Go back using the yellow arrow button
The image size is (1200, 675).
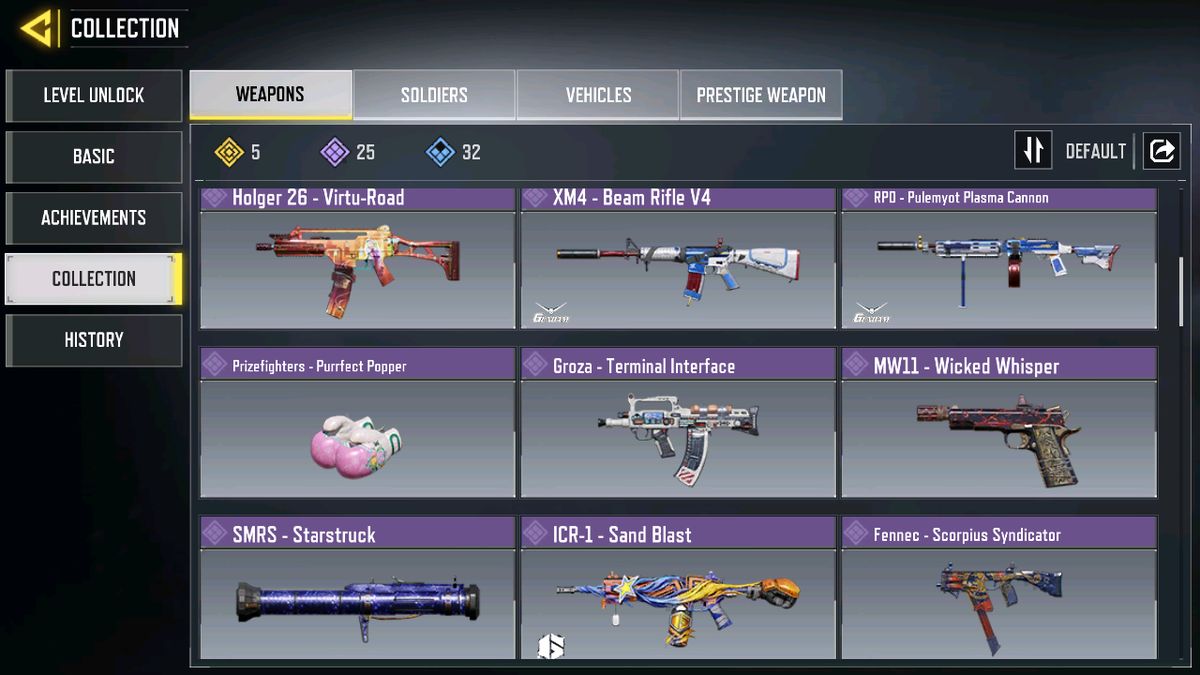(37, 28)
